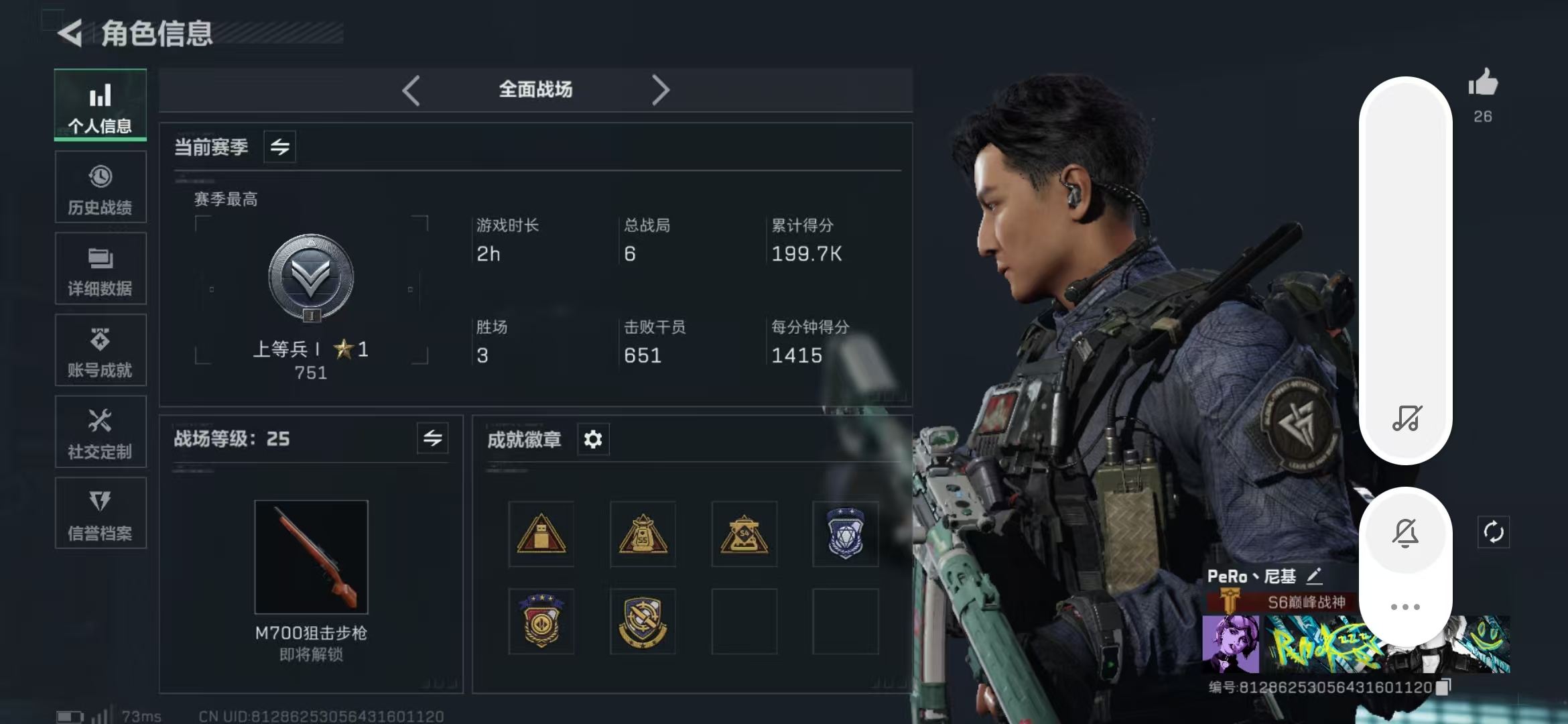Check the 信誉档案 reputation file

point(100,514)
